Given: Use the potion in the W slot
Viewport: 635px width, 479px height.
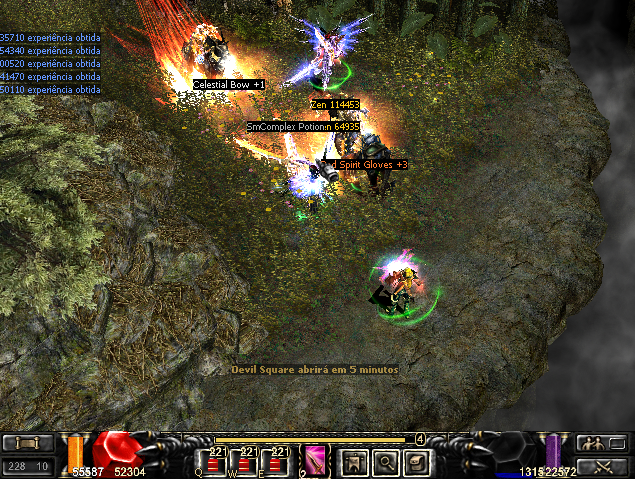Looking at the screenshot, I should 248,460.
